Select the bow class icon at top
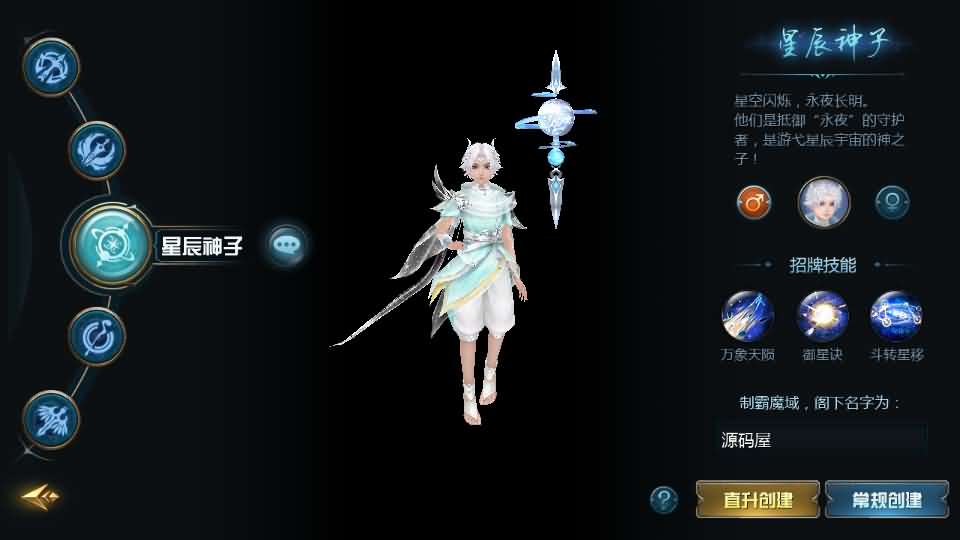 click(51, 65)
